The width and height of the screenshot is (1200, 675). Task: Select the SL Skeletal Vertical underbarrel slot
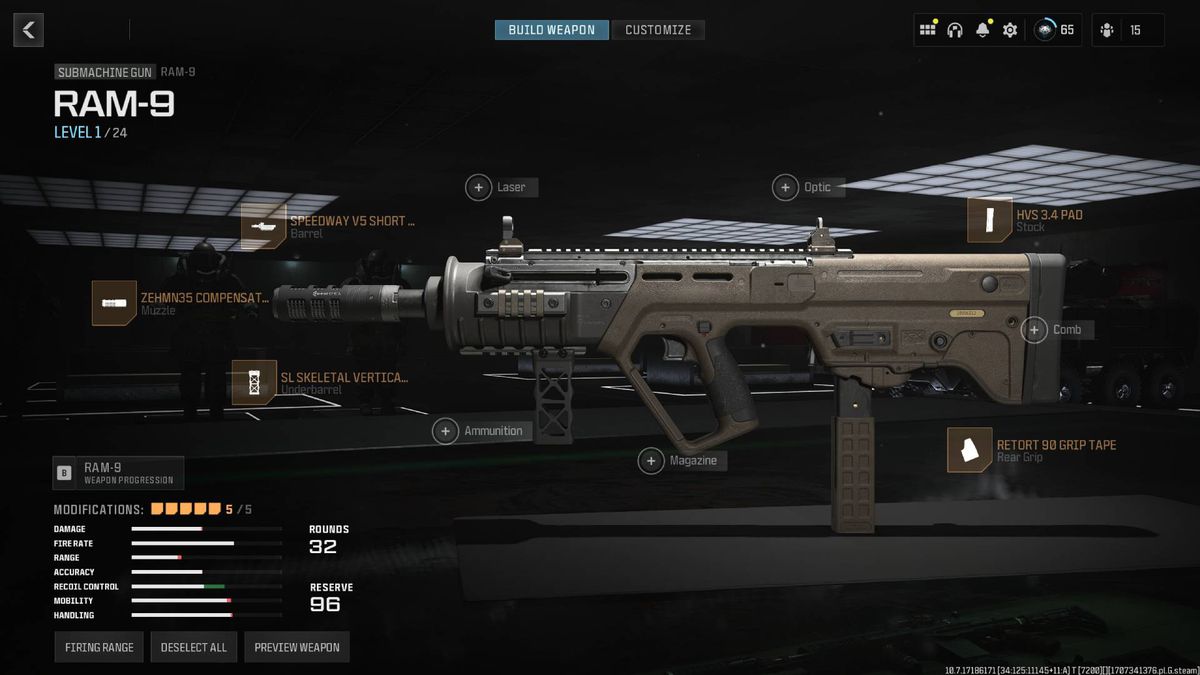point(254,382)
